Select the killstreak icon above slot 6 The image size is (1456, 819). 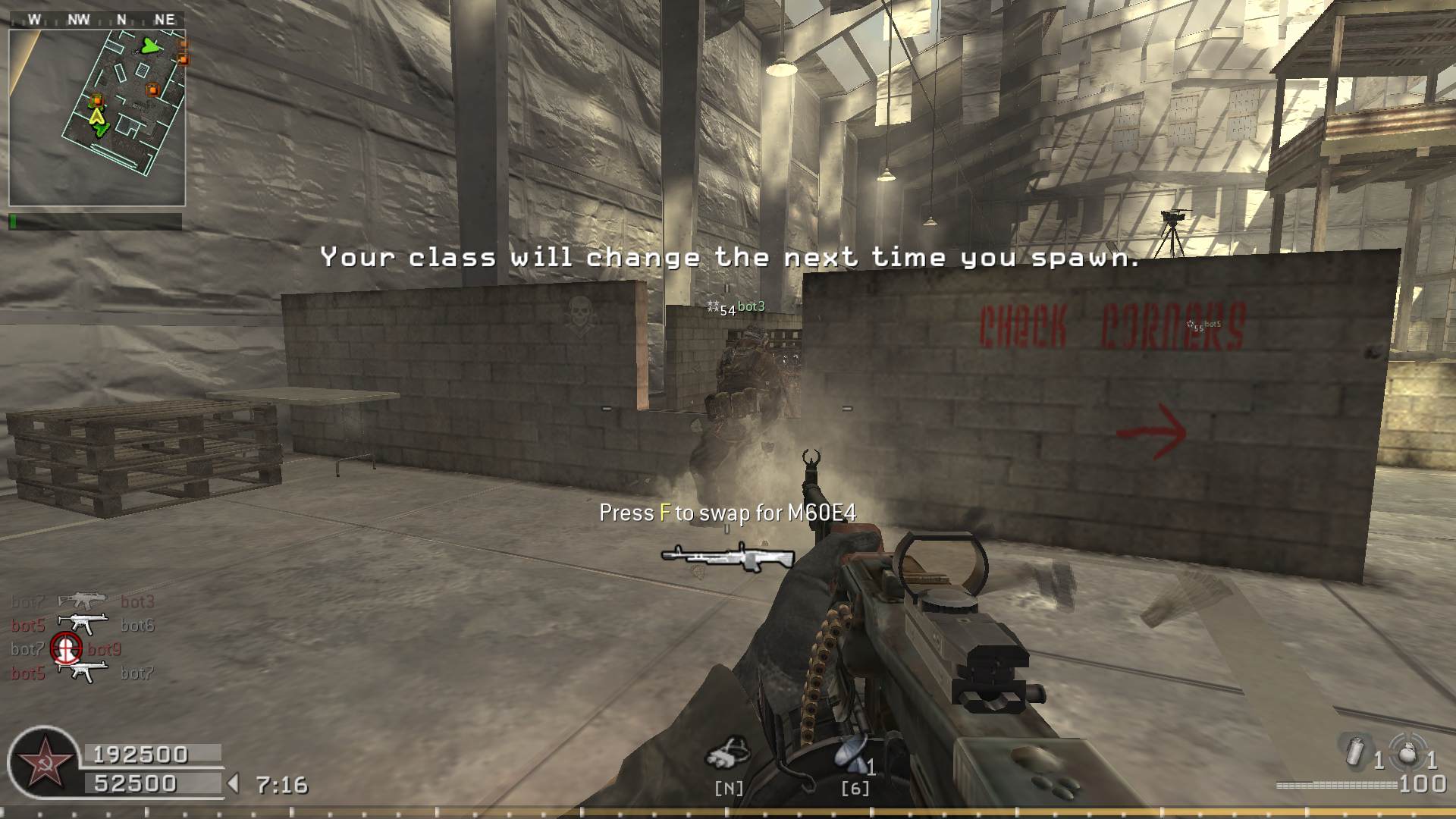[x=852, y=754]
